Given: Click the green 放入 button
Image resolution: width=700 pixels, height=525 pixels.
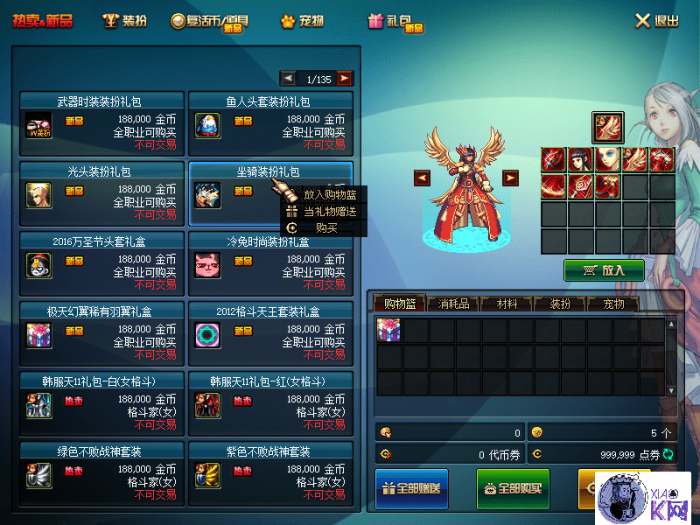Looking at the screenshot, I should [603, 270].
